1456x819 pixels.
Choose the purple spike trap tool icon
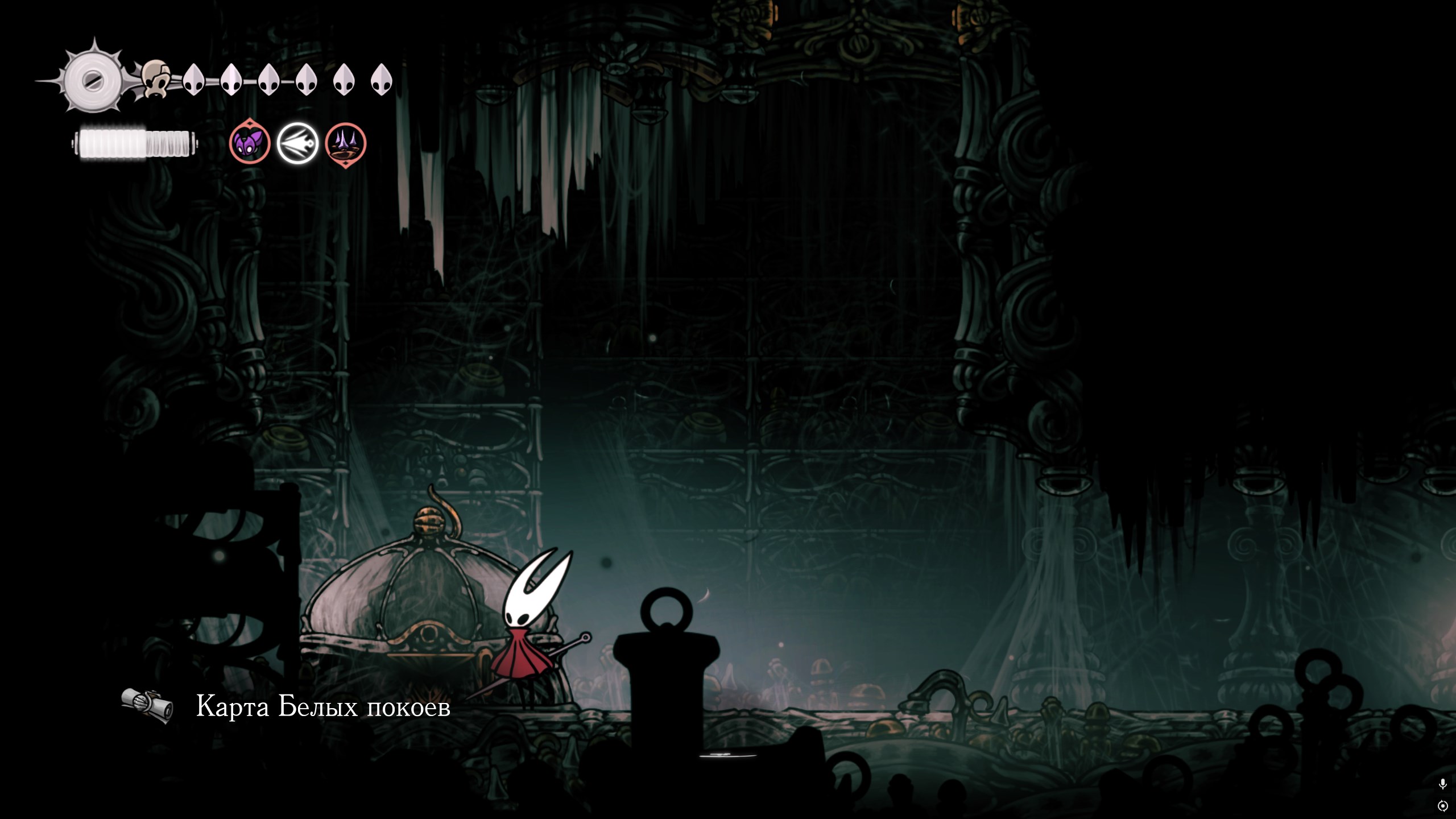[345, 144]
